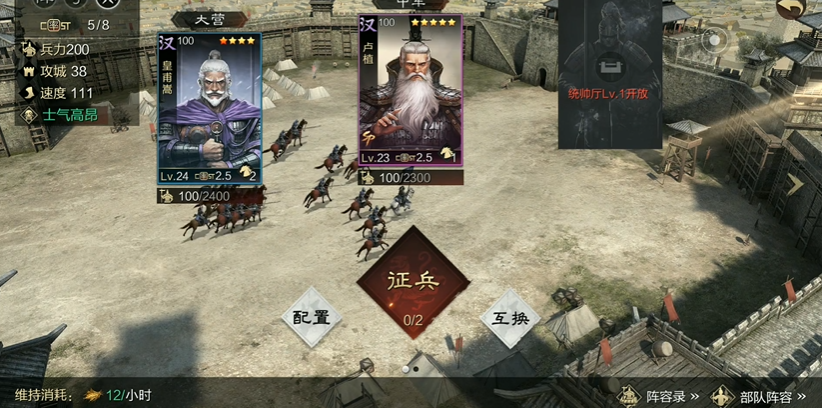Go to next troop with right arrow
This screenshot has height=408, width=822.
click(794, 183)
